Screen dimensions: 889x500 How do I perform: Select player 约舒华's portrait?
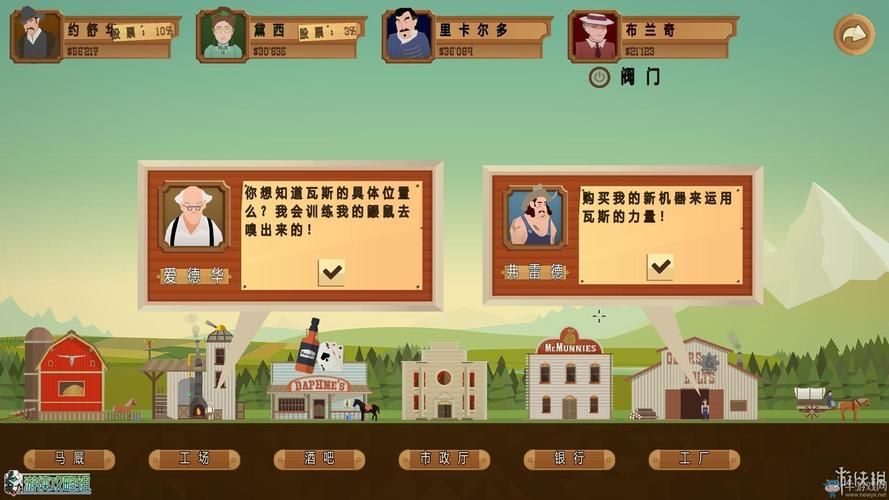[36, 36]
